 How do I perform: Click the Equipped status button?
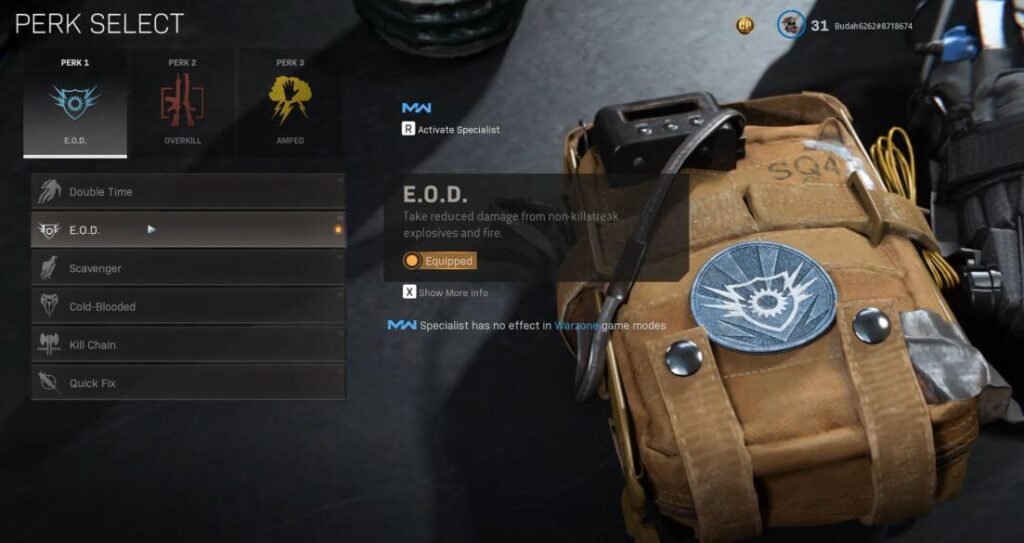(439, 261)
